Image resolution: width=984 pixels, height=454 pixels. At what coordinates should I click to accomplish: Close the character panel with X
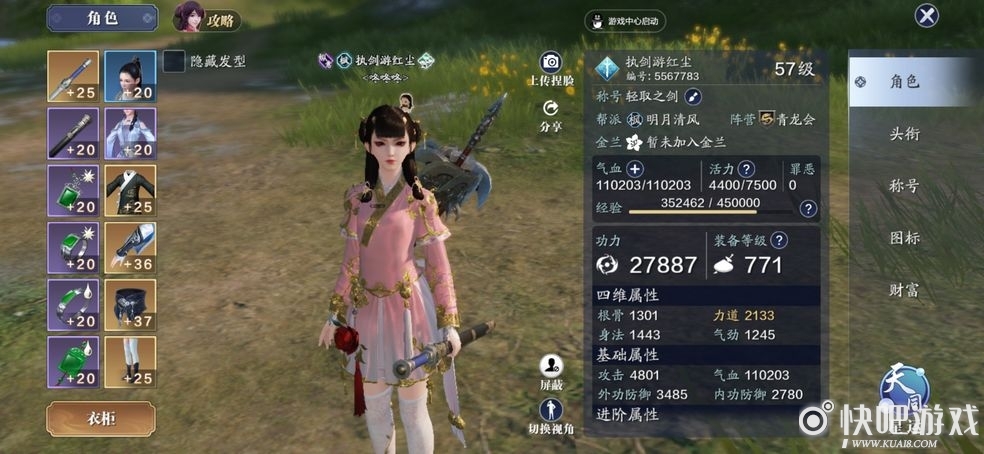pos(927,15)
